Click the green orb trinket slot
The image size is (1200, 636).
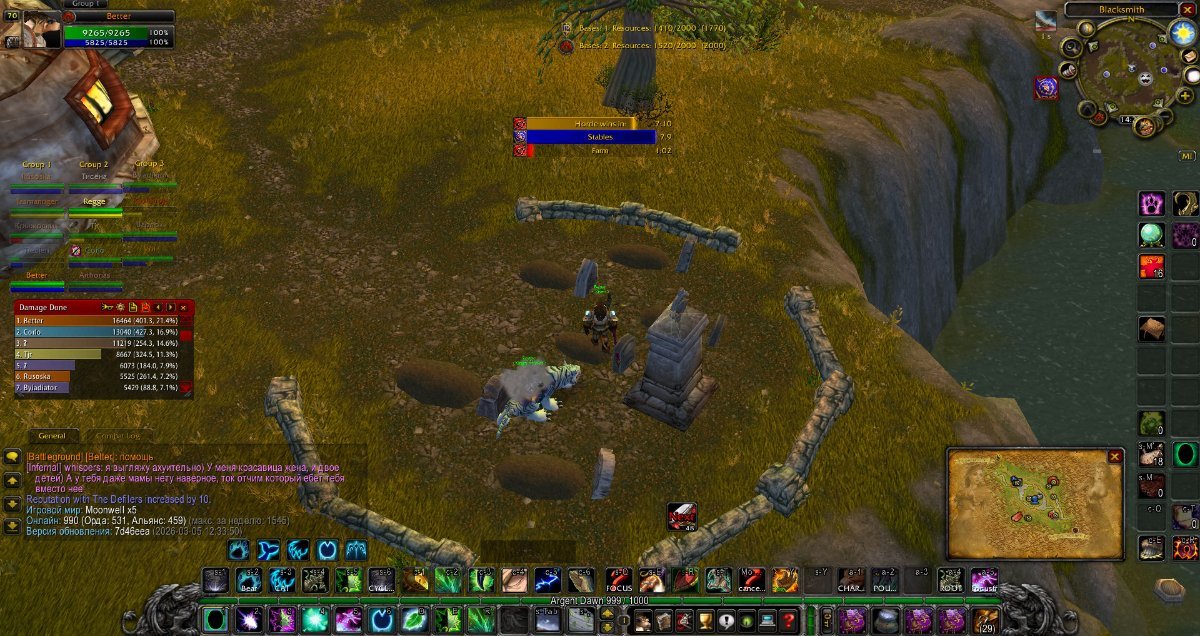pos(1152,235)
